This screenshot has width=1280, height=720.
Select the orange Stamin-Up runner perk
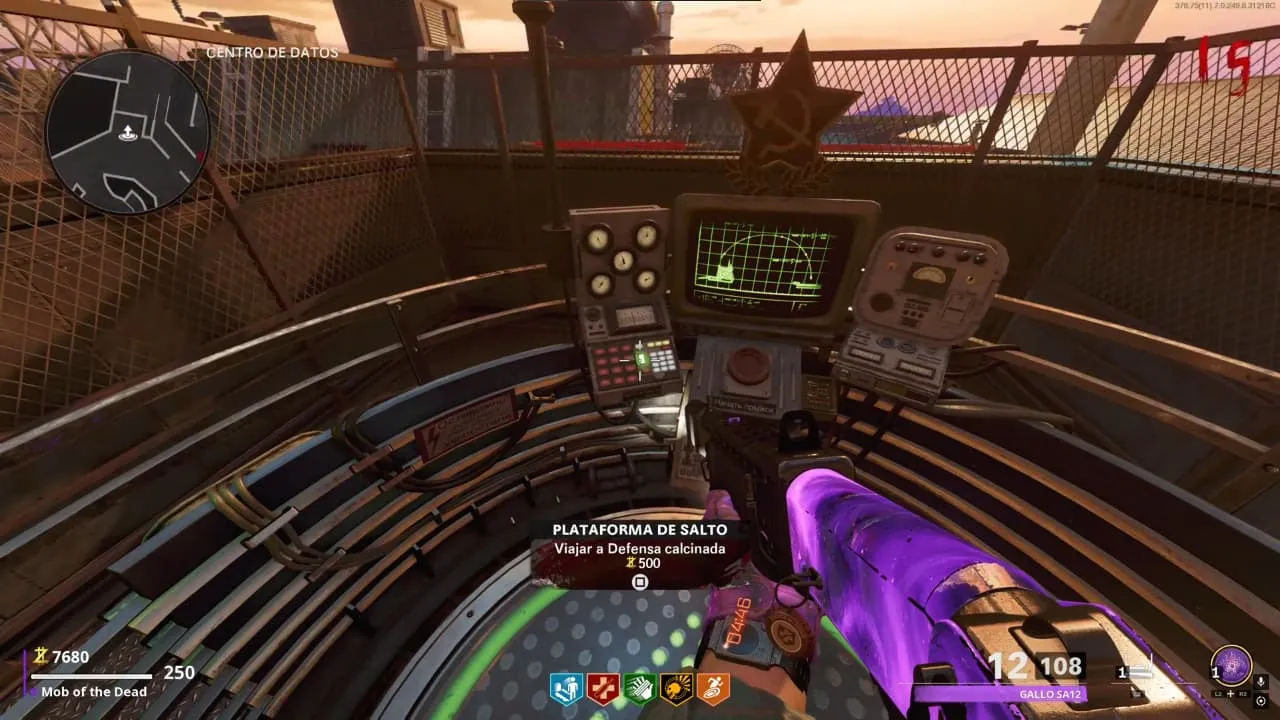713,687
